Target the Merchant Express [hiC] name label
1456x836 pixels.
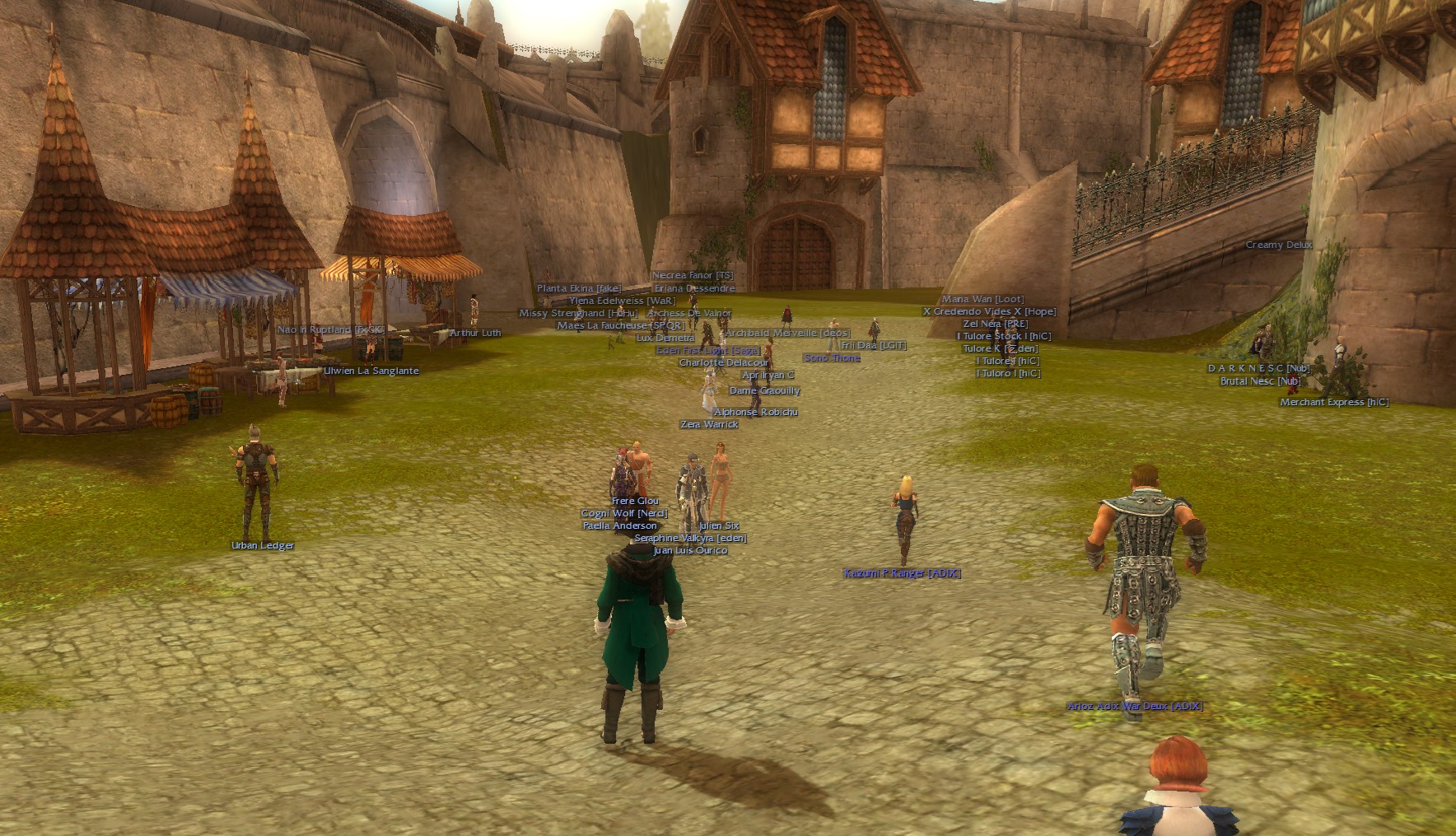1334,403
